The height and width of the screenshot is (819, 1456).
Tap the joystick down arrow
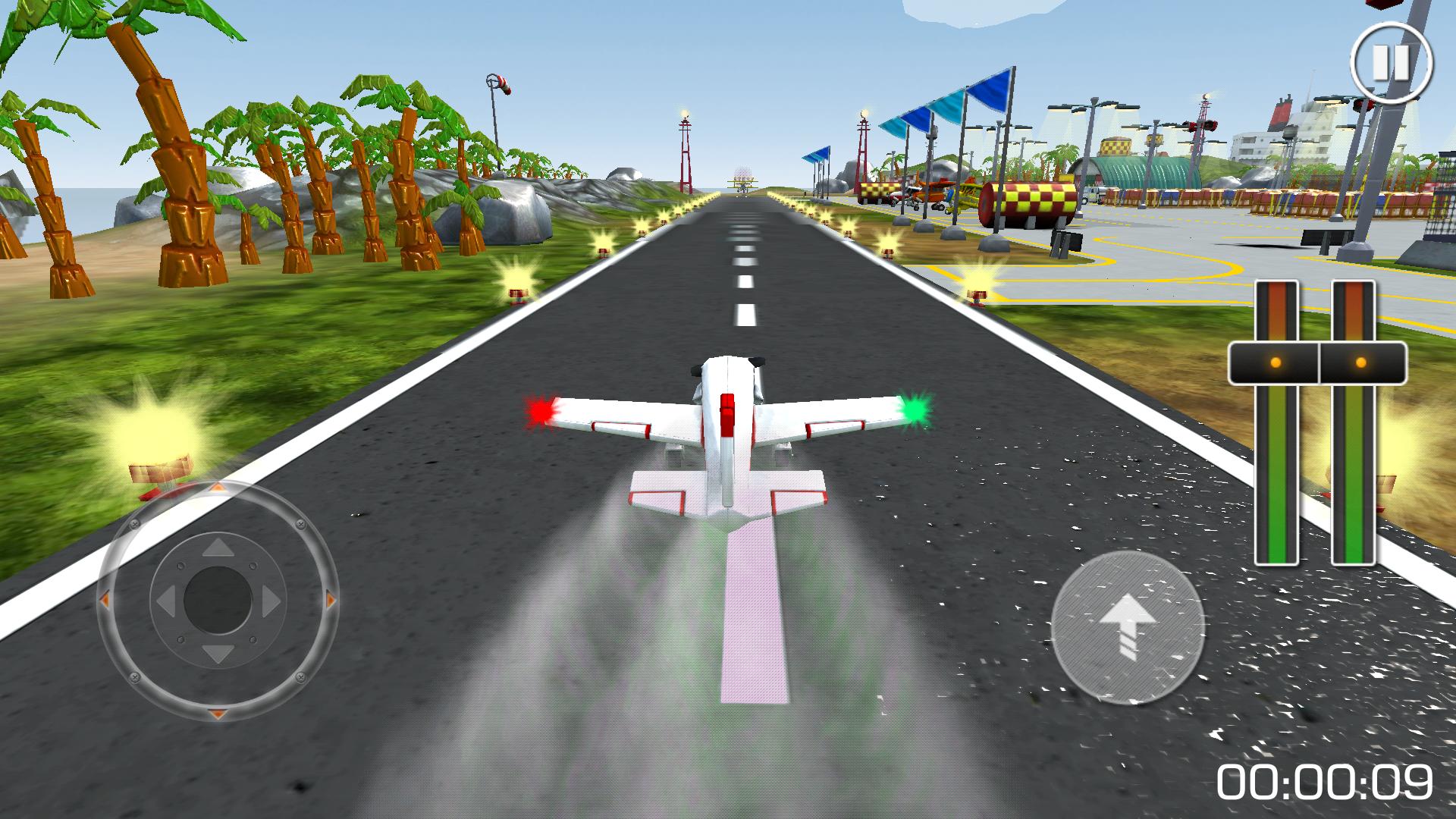(x=217, y=654)
